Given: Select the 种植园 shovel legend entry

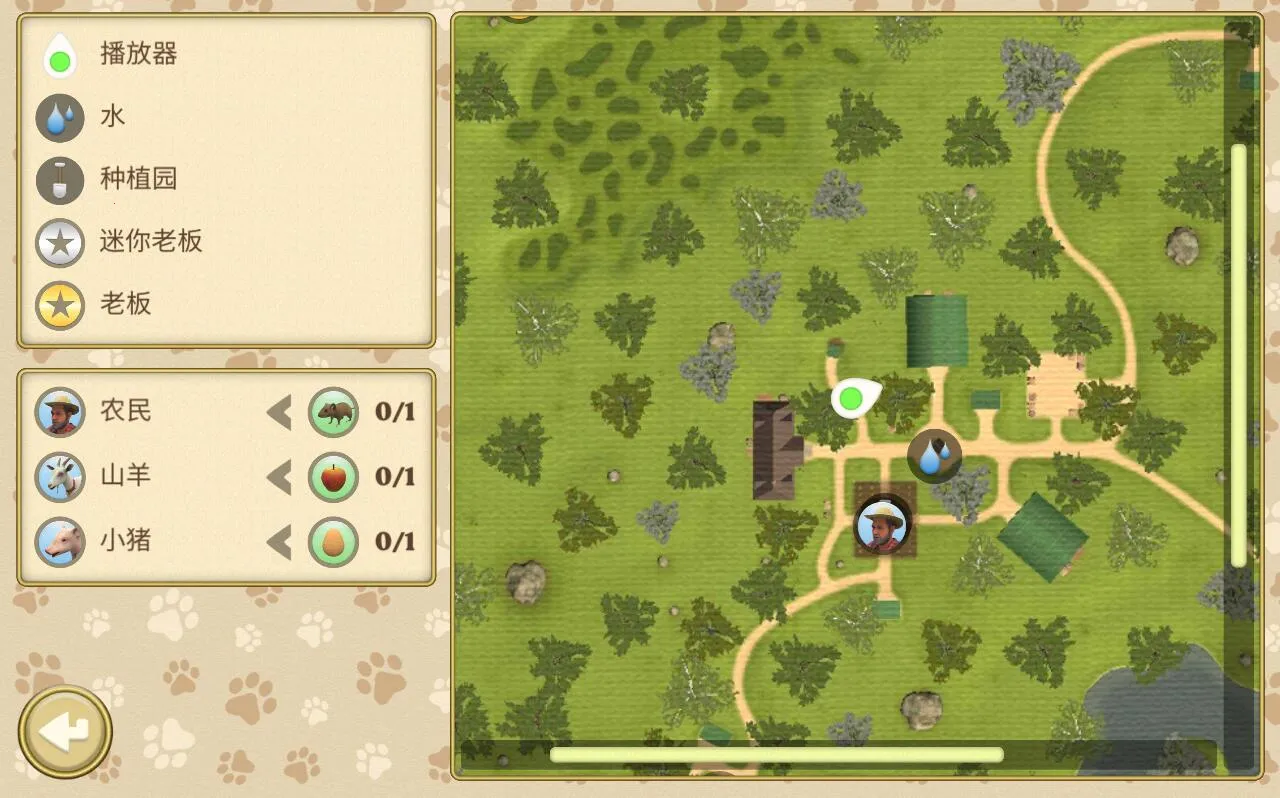Looking at the screenshot, I should coord(138,179).
